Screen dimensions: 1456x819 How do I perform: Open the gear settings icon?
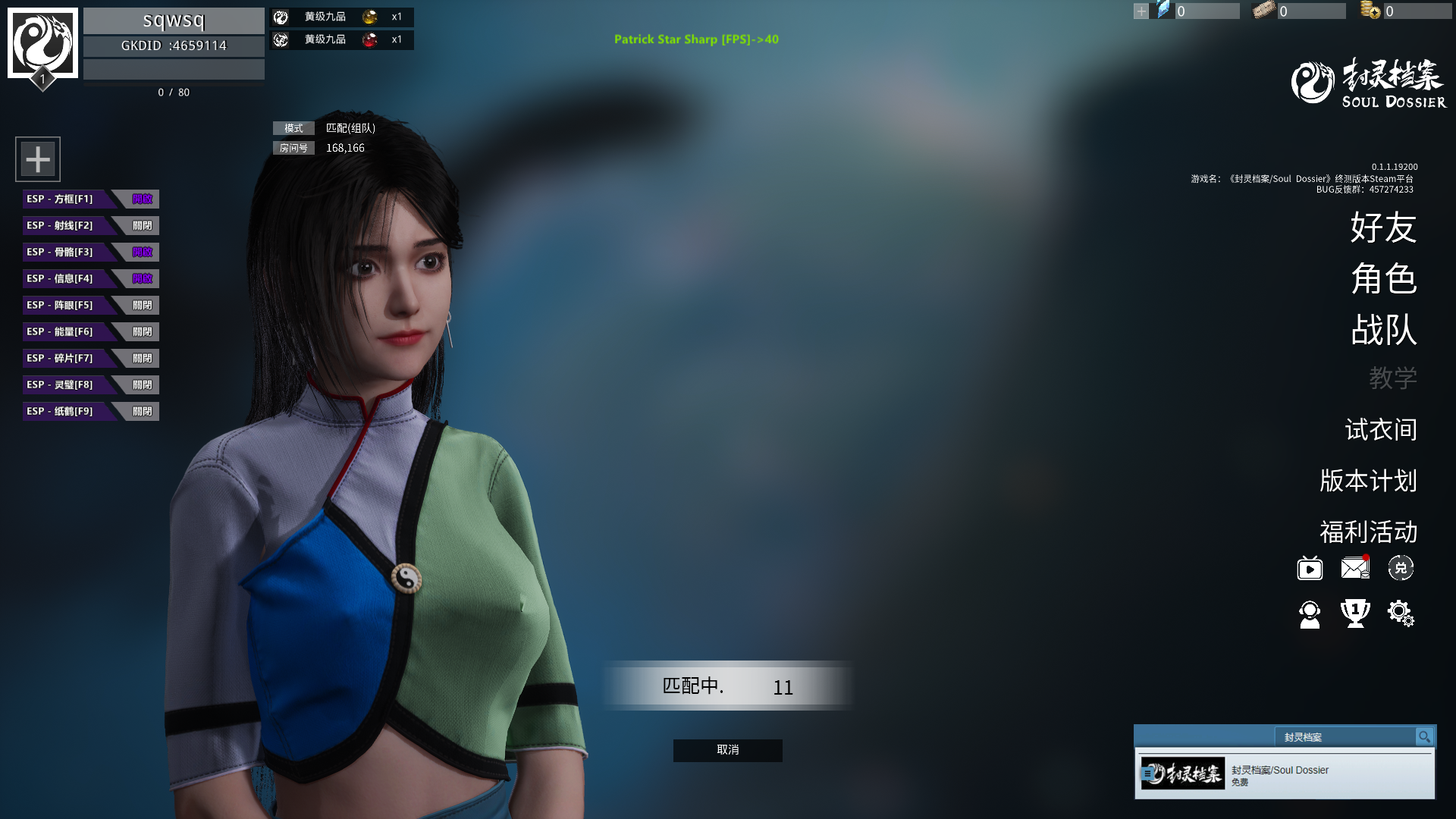(1400, 613)
